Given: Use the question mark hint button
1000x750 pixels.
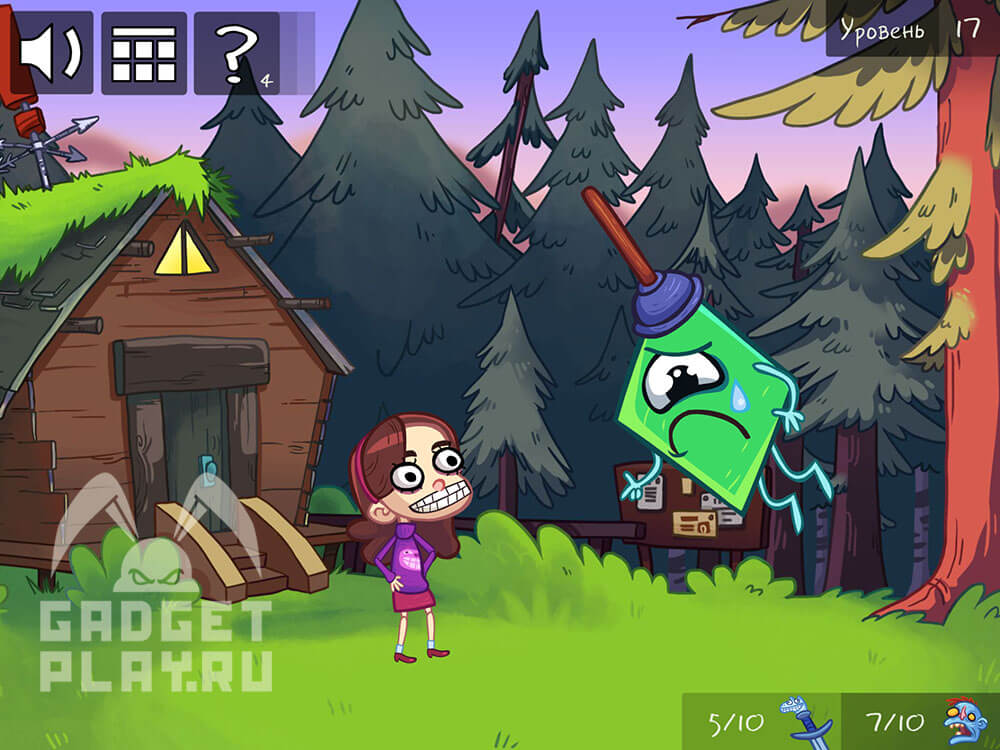Looking at the screenshot, I should (x=236, y=53).
